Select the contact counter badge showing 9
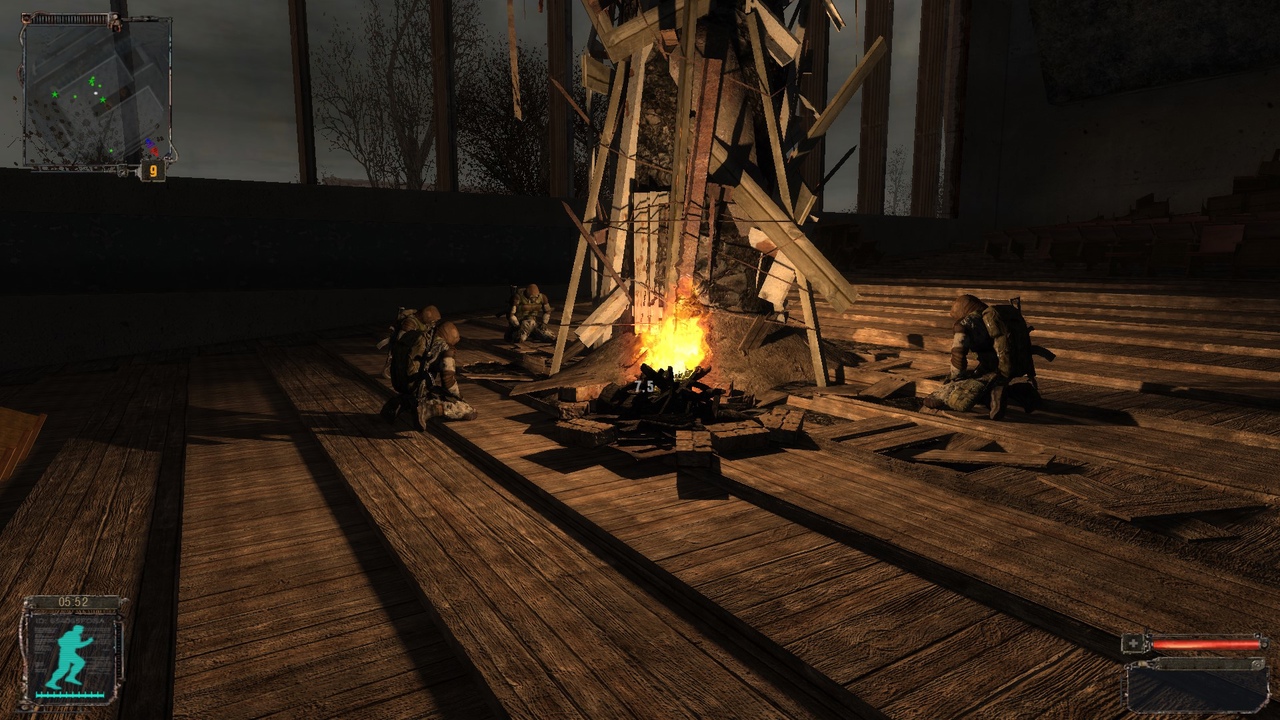 pos(152,170)
